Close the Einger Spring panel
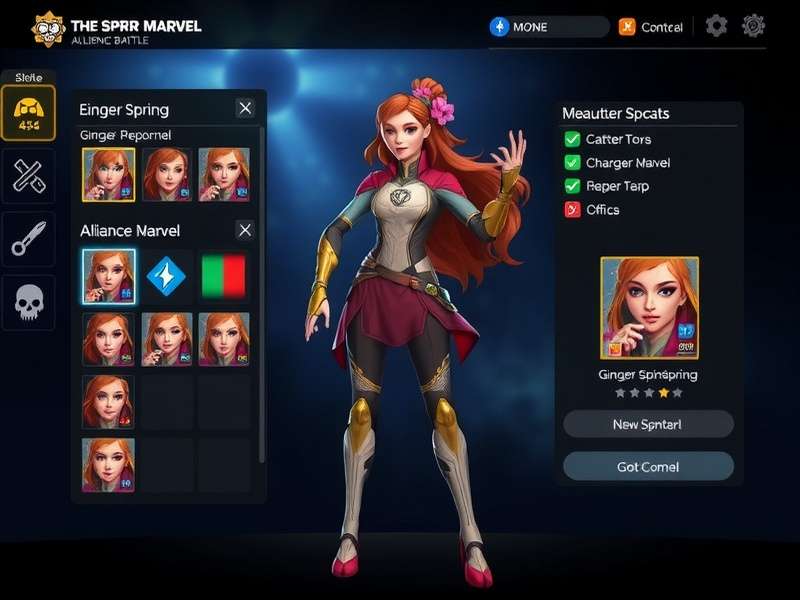This screenshot has height=600, width=800. click(245, 108)
